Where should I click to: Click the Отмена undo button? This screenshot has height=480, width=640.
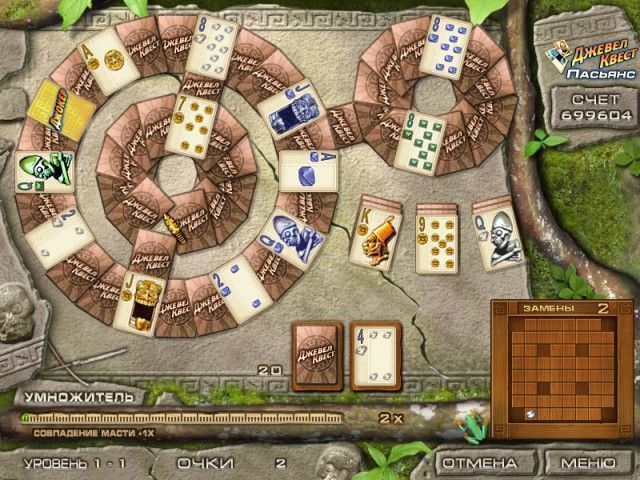480,463
